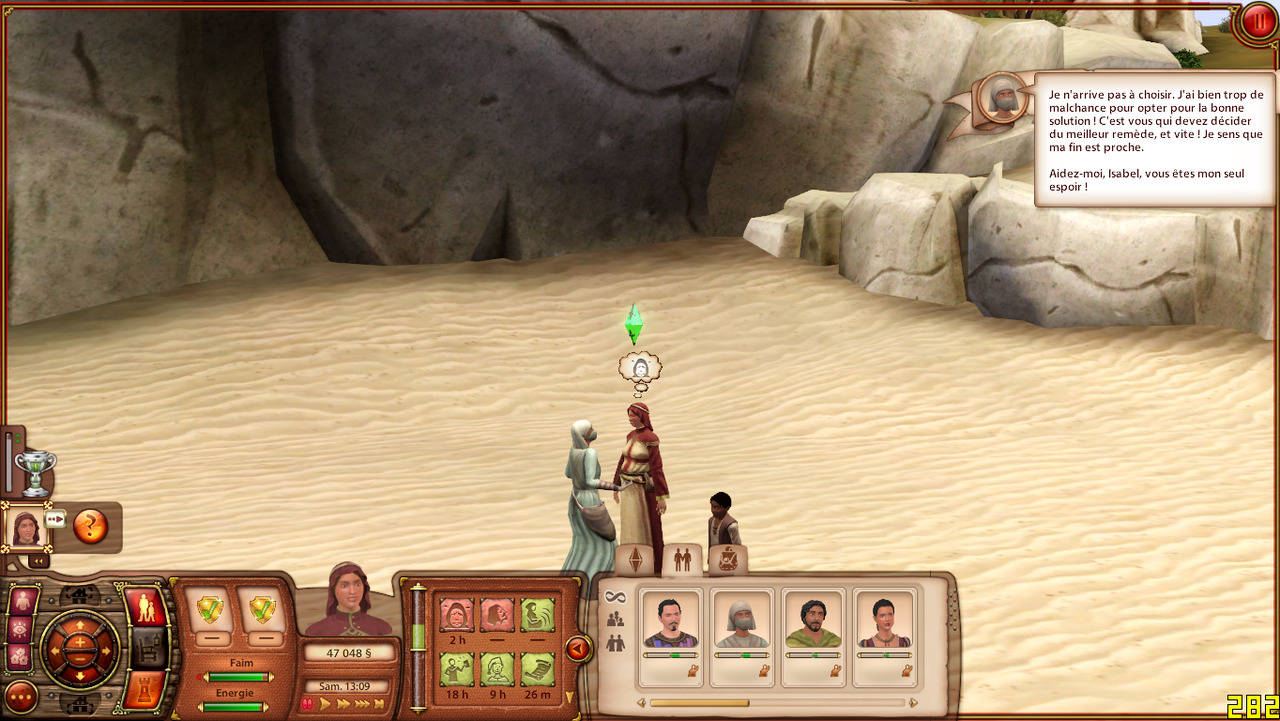Select the 2 h red debuff icon
Screen dimensions: 1280x721
[456, 615]
